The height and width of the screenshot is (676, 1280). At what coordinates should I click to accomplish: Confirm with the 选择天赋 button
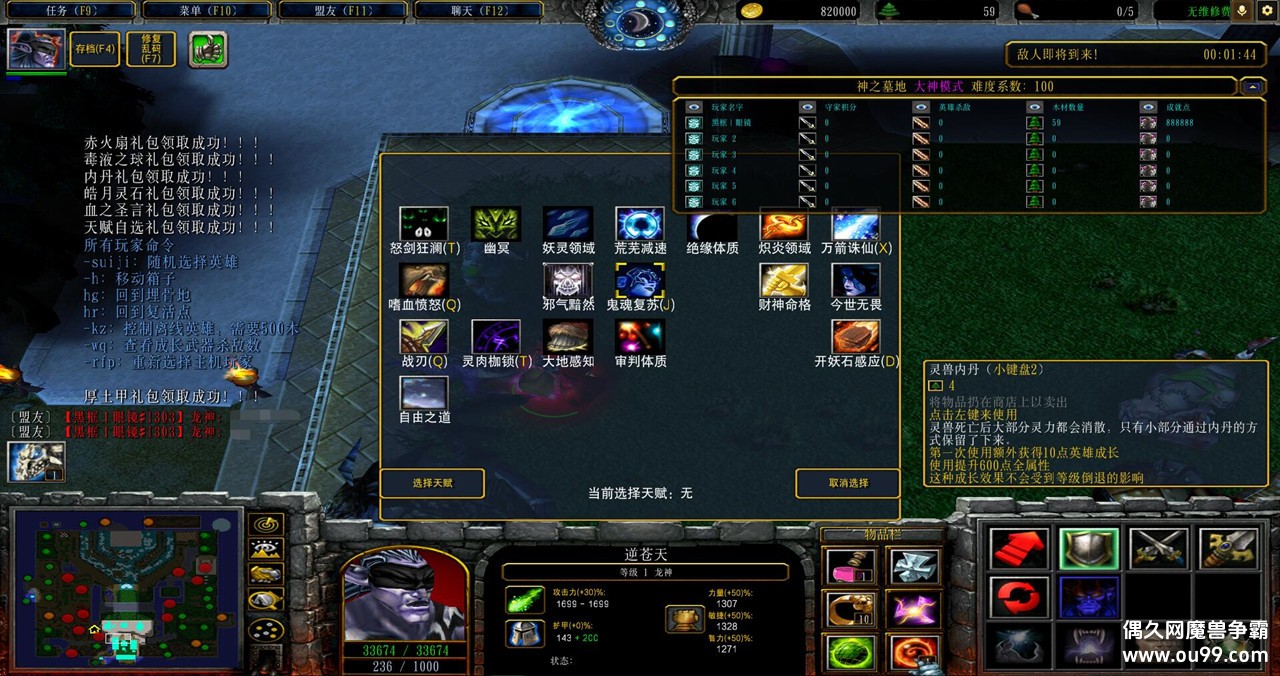432,483
